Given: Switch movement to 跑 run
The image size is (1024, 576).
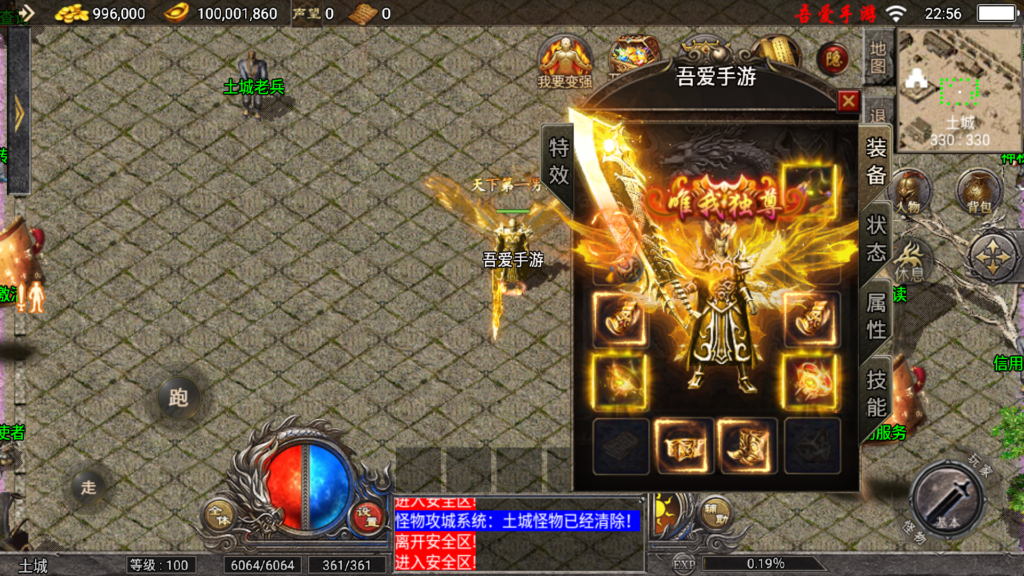Looking at the screenshot, I should point(179,399).
